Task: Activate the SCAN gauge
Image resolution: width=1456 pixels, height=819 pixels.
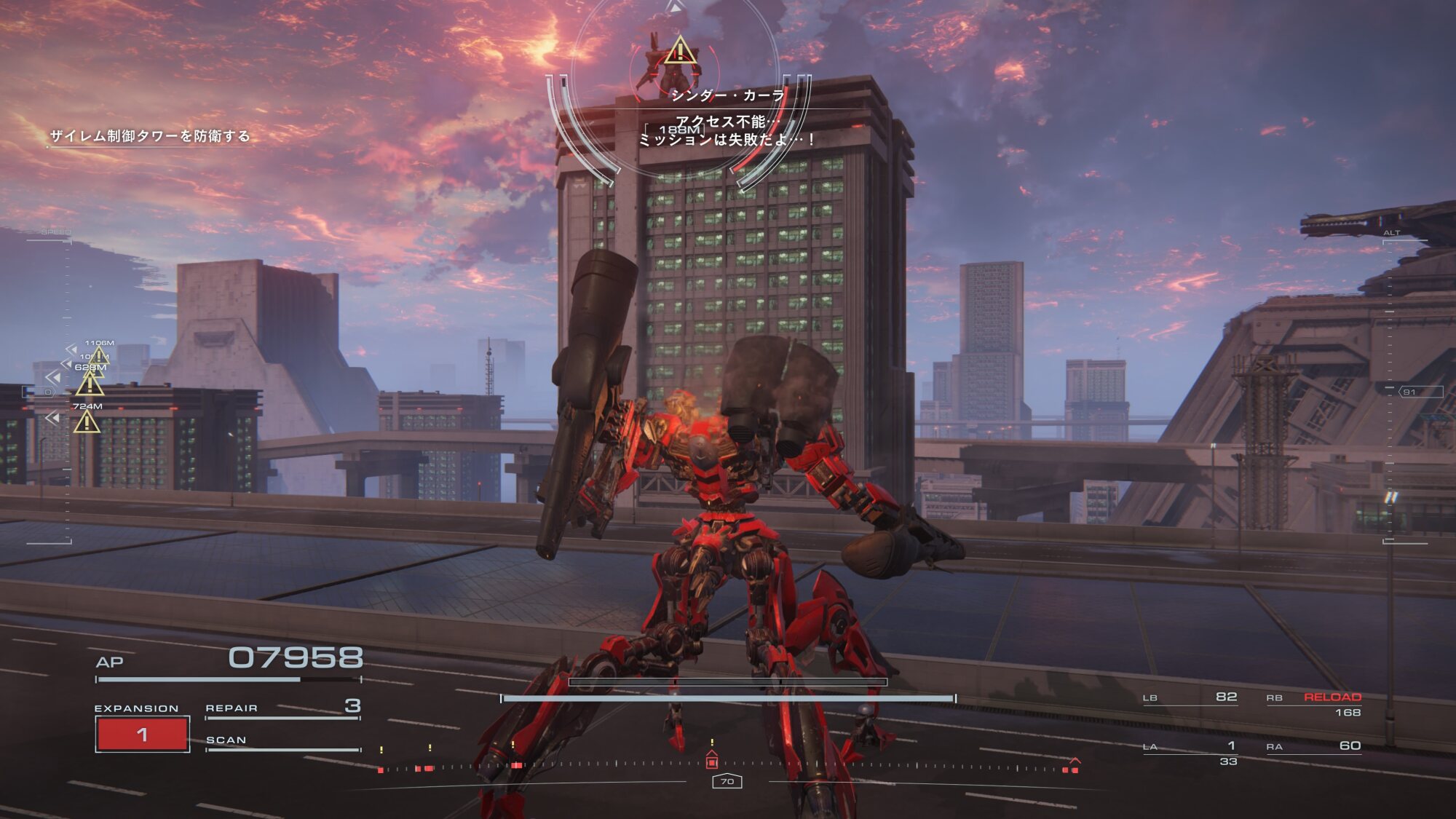Action: tap(282, 743)
